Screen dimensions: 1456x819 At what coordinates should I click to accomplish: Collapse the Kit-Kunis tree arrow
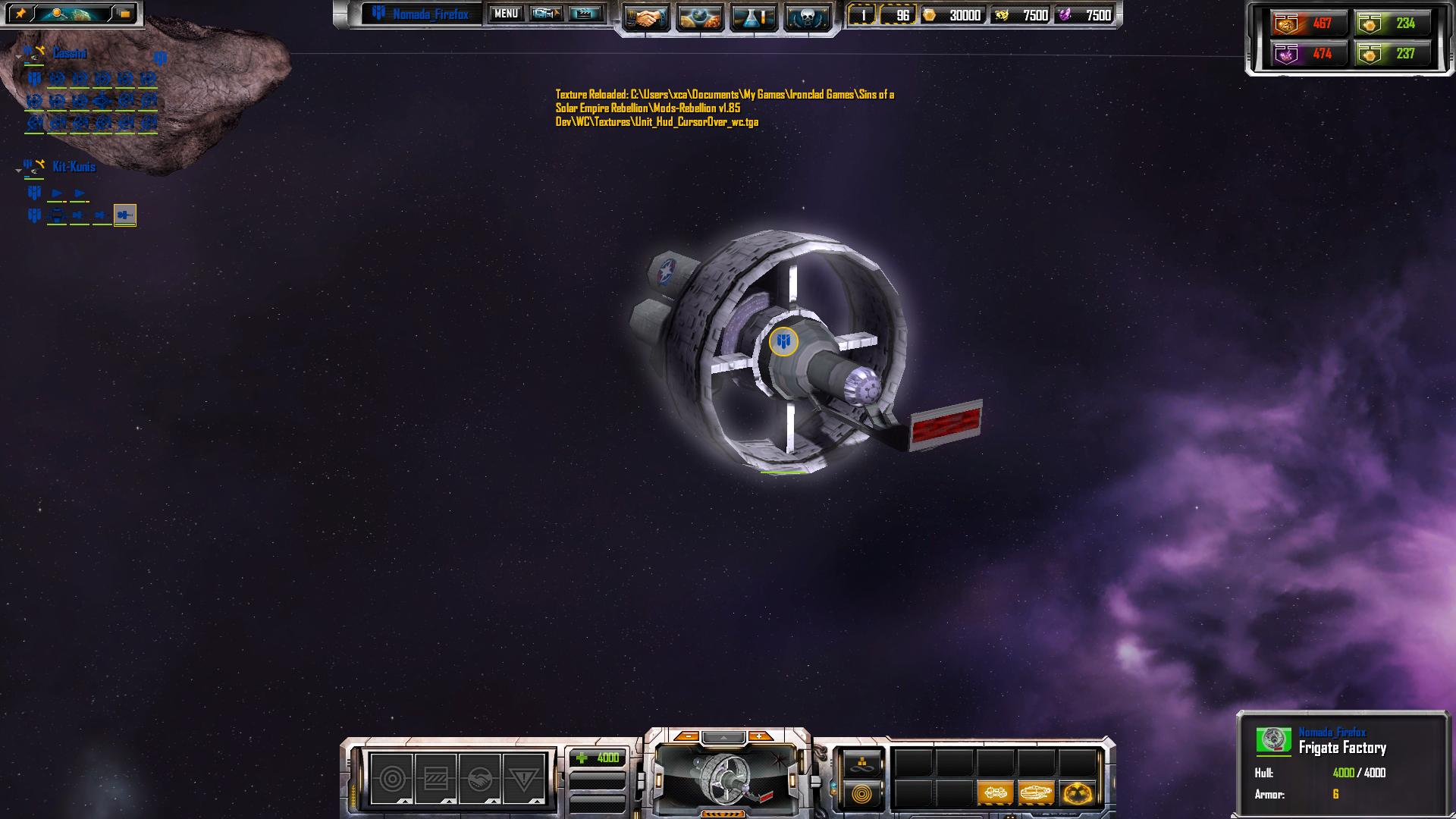(x=18, y=171)
